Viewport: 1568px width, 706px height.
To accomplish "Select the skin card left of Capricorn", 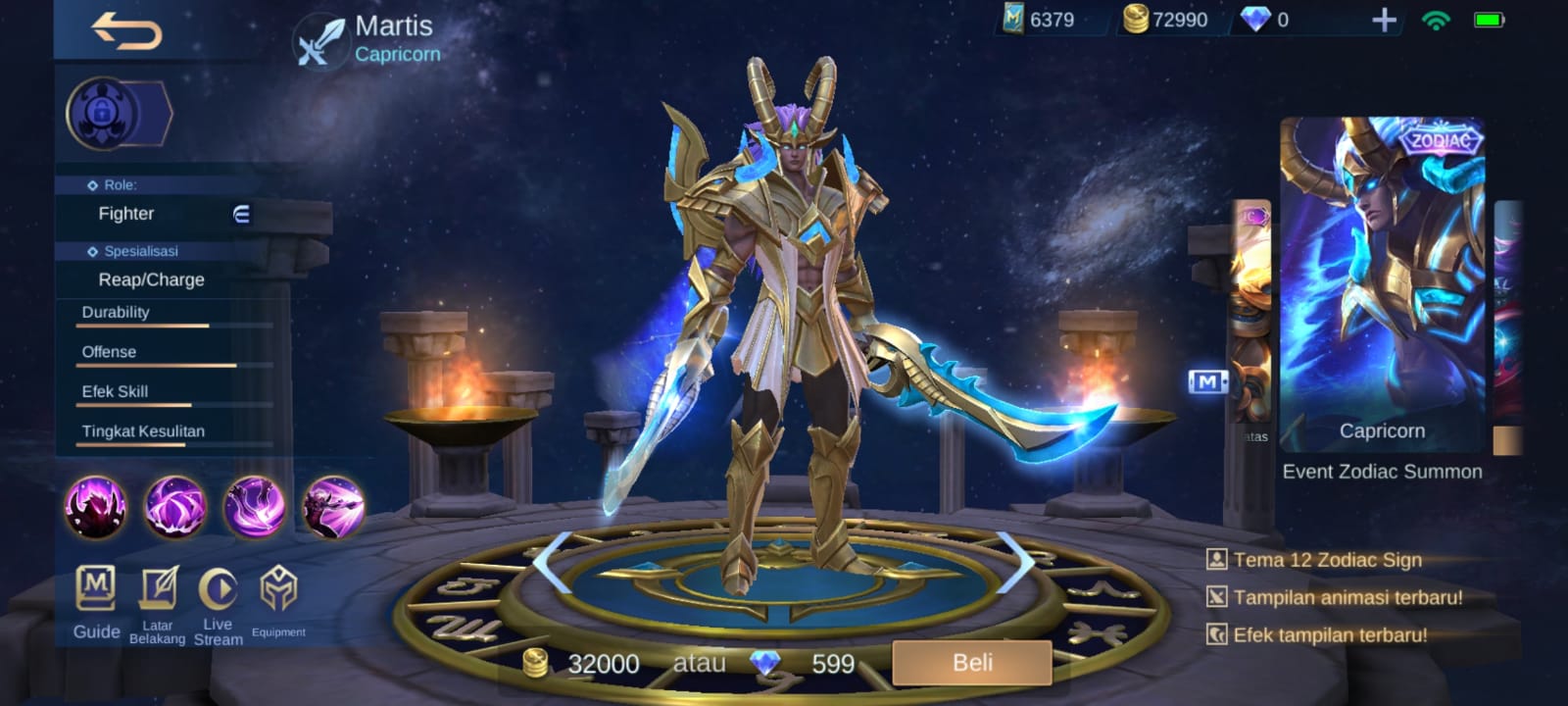I will pos(1251,314).
